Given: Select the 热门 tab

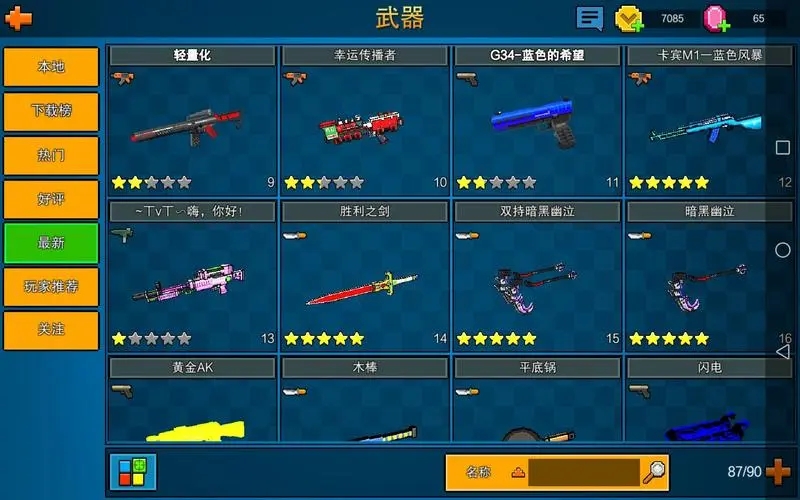Looking at the screenshot, I should point(51,155).
